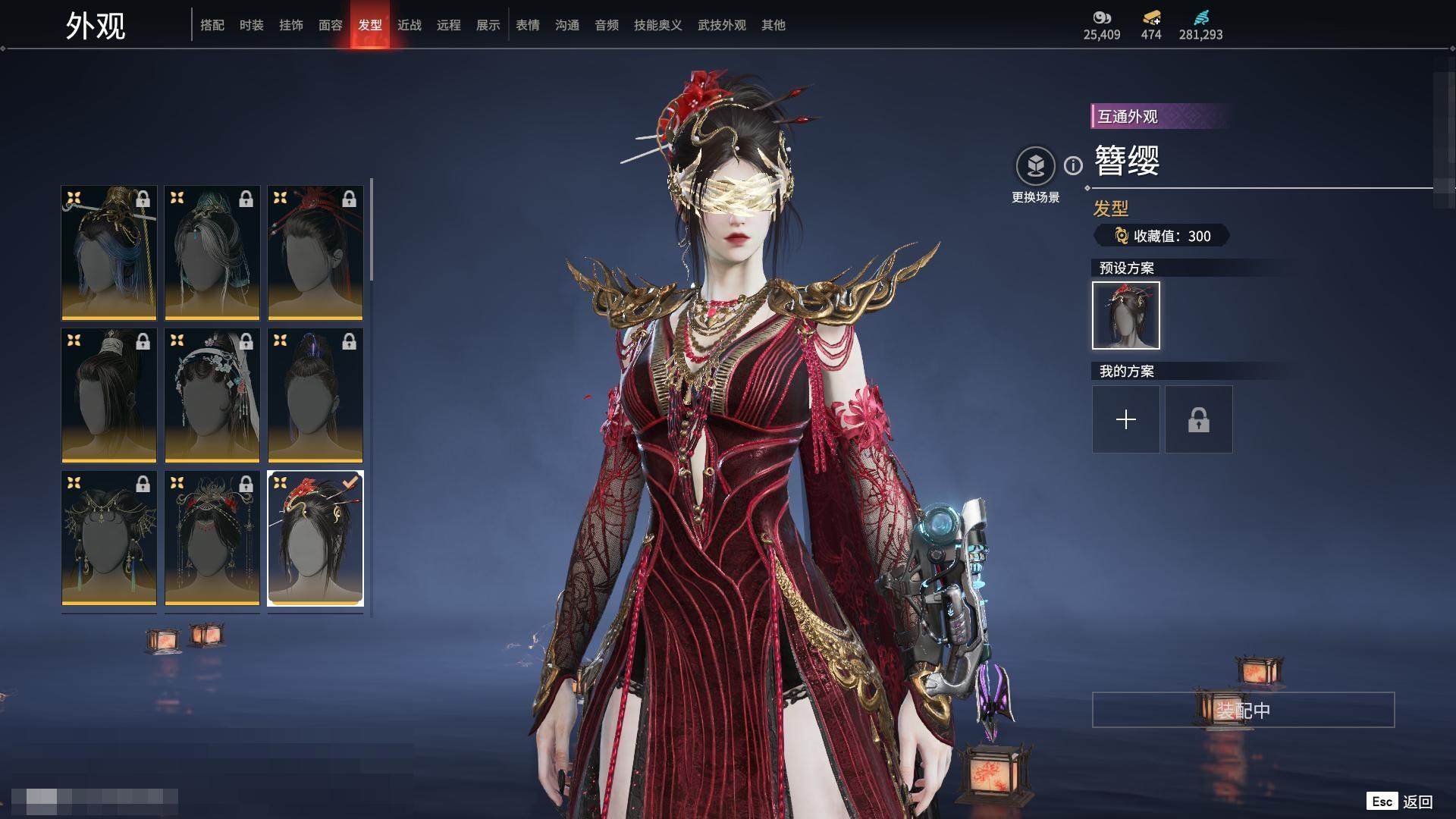Click 返回 to go back

(1417, 802)
